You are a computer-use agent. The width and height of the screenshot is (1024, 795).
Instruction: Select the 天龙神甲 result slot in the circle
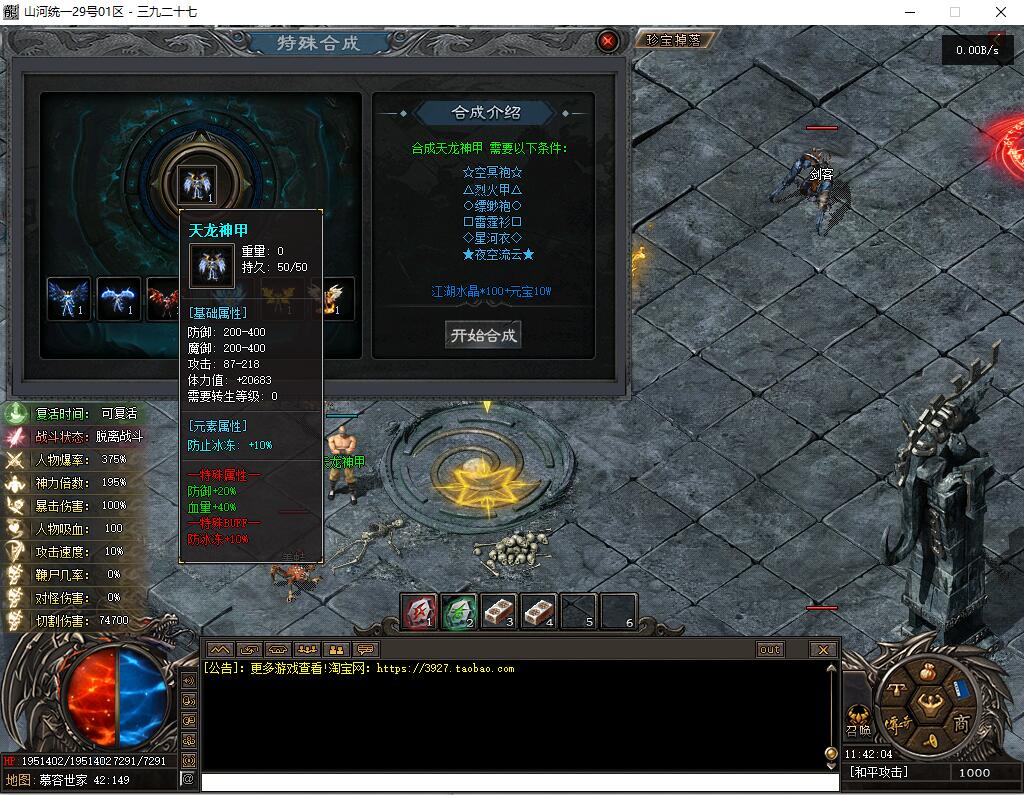(x=196, y=184)
